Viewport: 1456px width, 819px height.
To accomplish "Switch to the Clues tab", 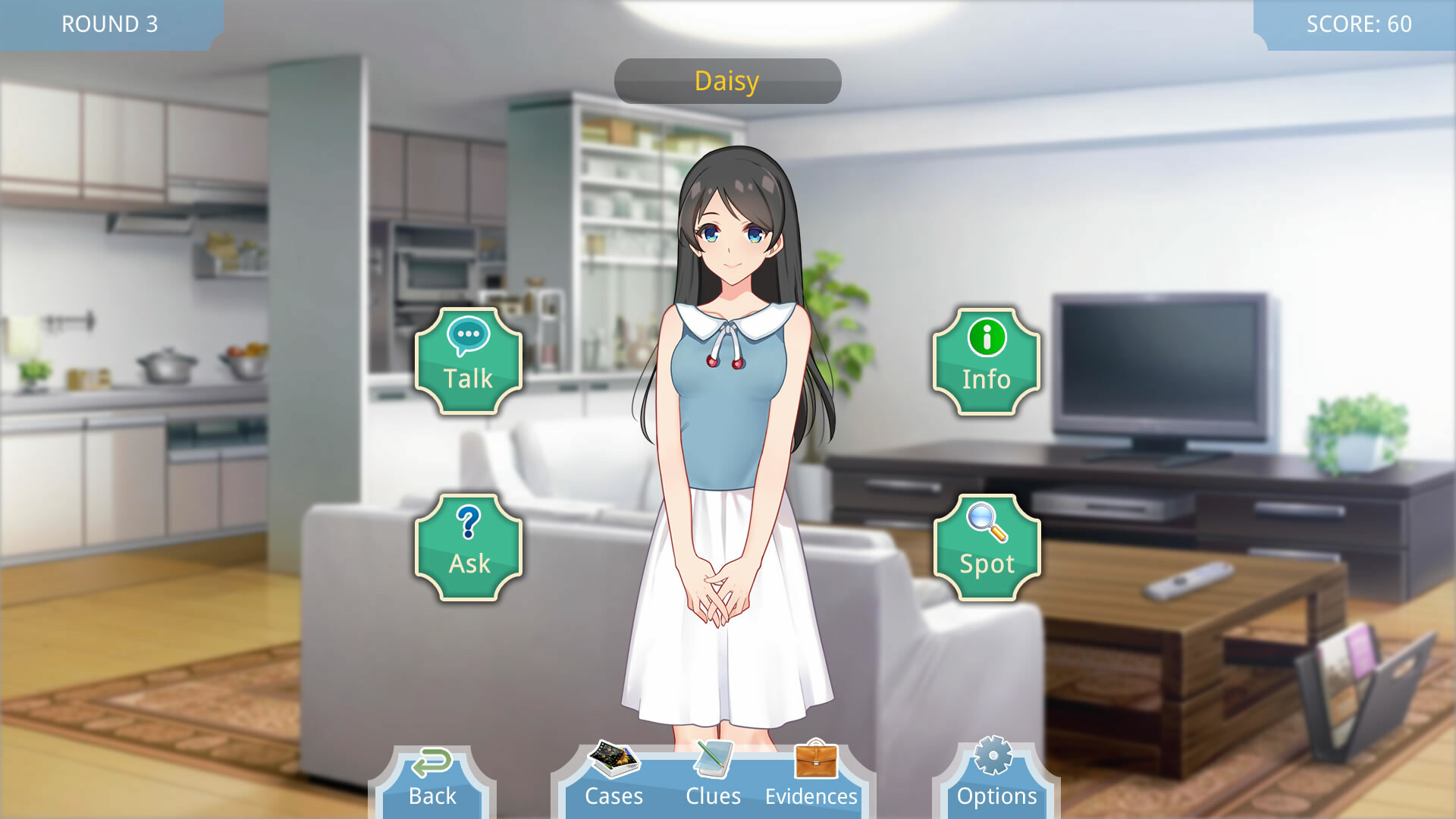I will 714,795.
